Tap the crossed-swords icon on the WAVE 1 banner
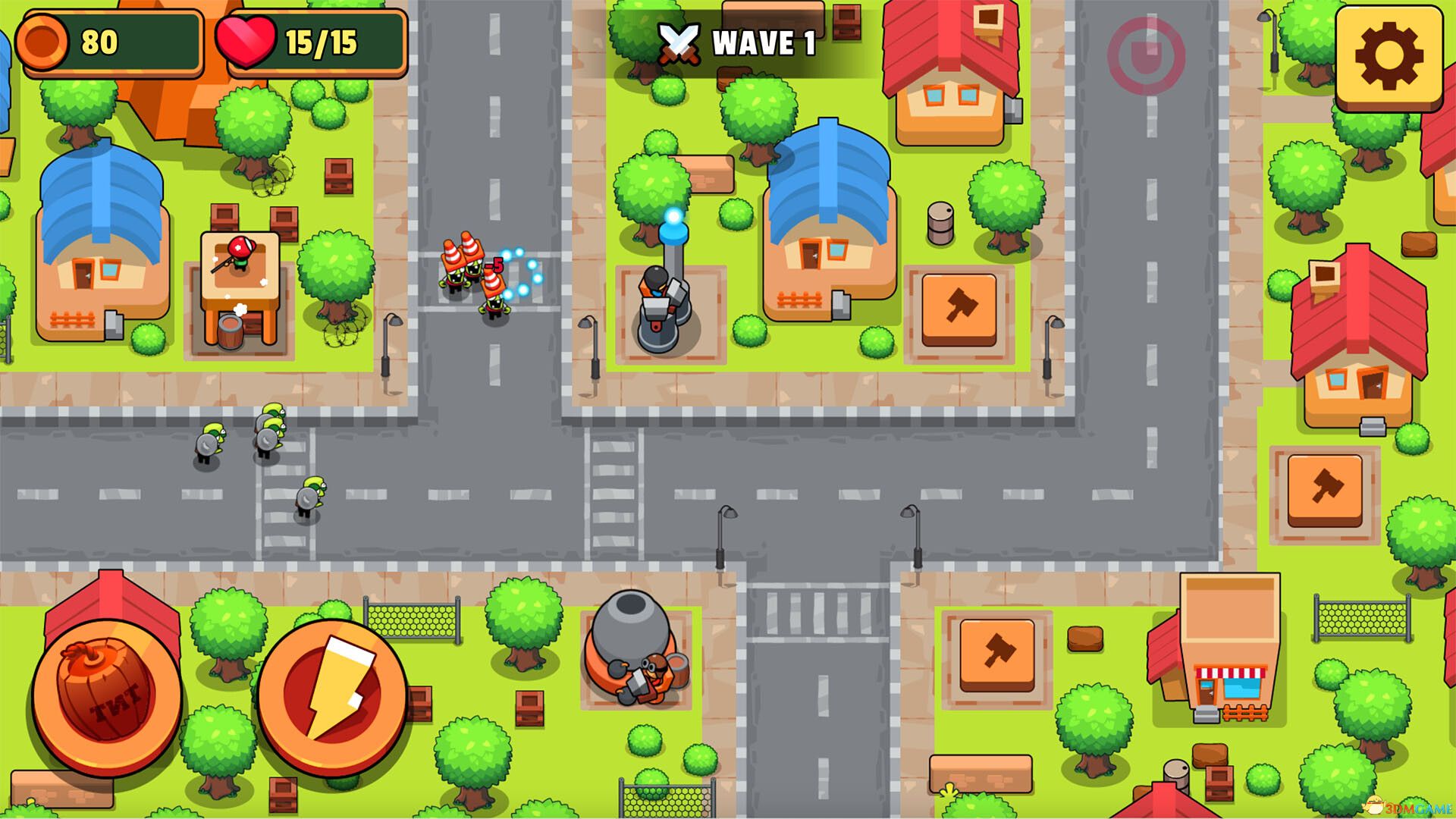Image resolution: width=1456 pixels, height=819 pixels. (x=677, y=42)
